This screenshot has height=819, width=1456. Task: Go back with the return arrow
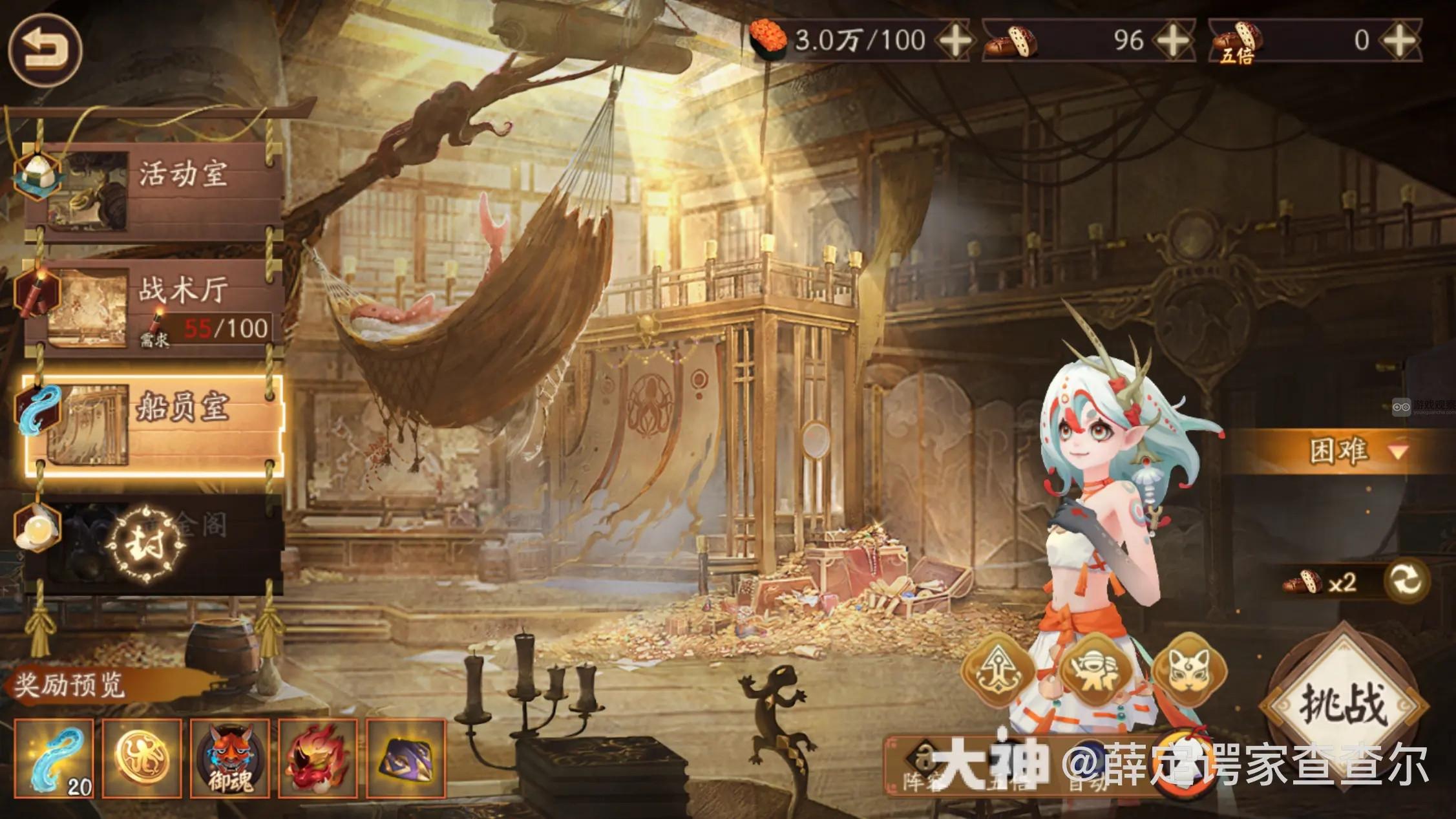(45, 49)
